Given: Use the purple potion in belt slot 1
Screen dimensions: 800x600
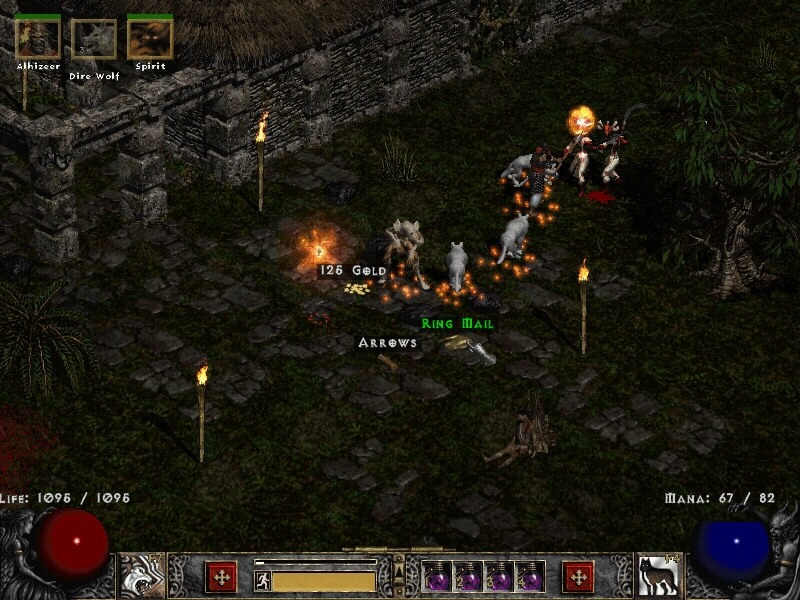Looking at the screenshot, I should (438, 578).
